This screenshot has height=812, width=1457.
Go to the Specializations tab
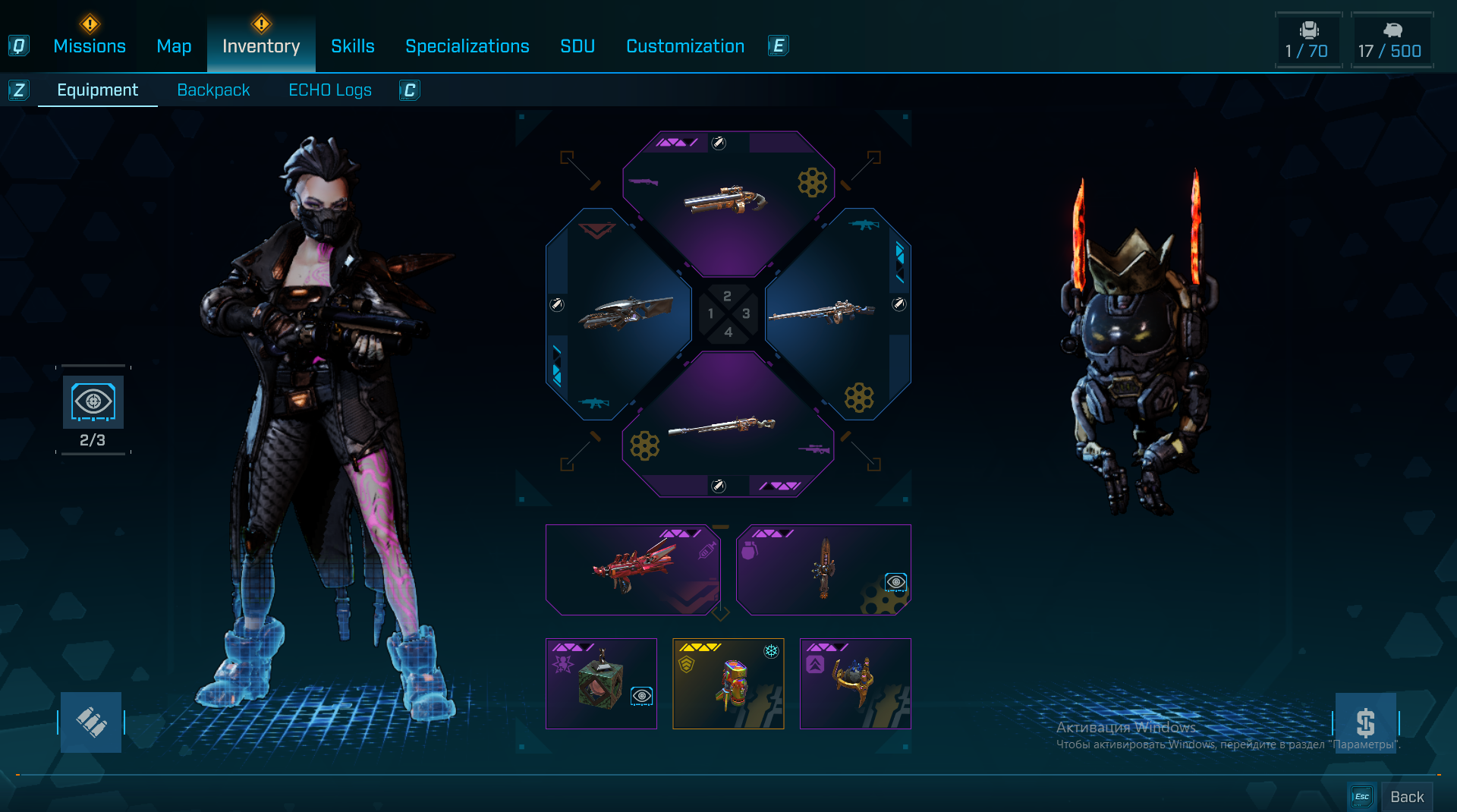(467, 46)
